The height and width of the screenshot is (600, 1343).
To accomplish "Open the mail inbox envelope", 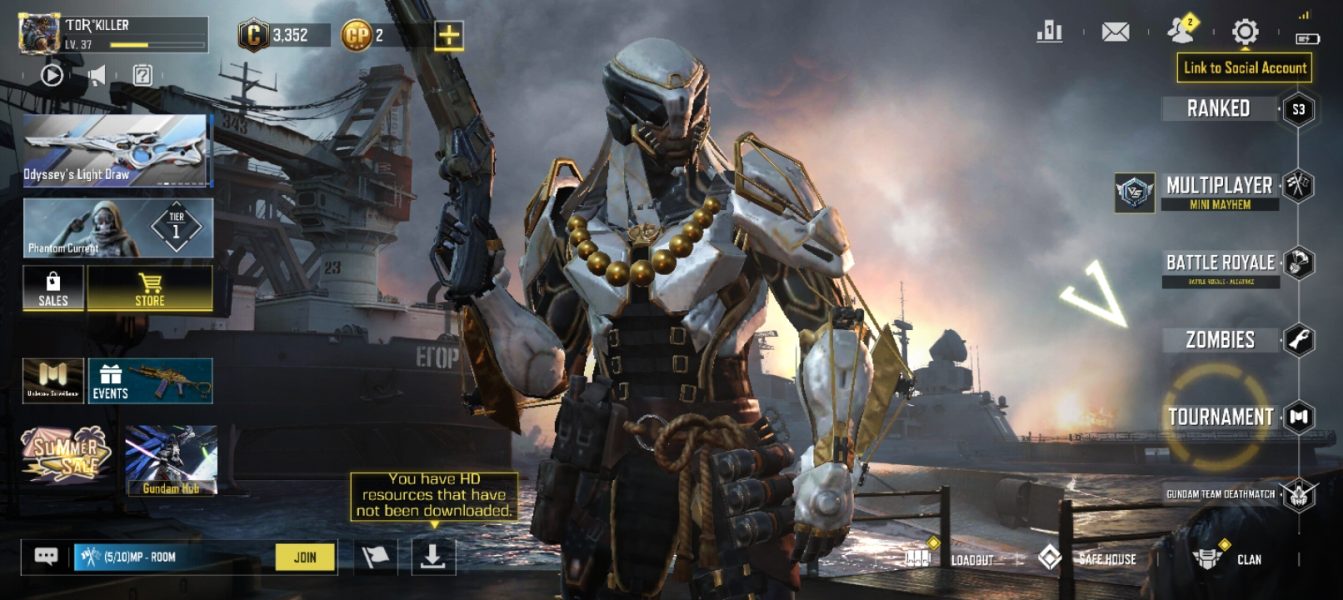I will tap(1115, 32).
